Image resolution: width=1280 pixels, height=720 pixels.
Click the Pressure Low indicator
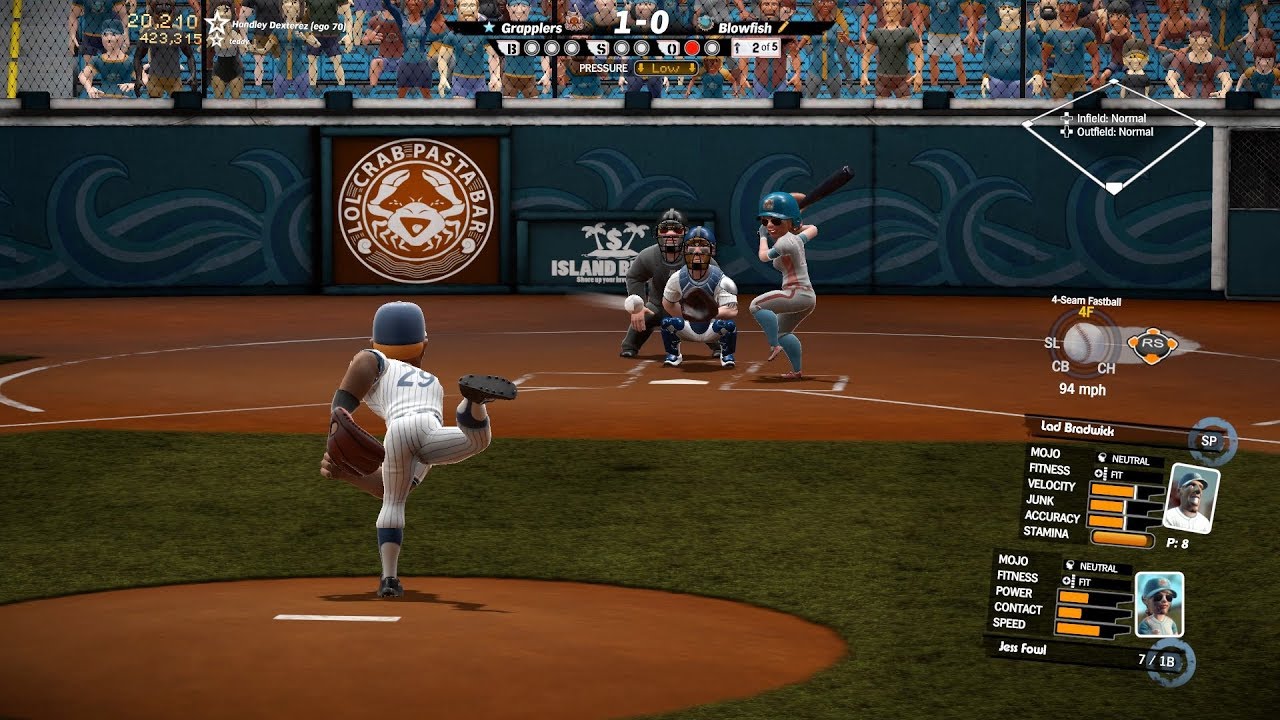click(665, 68)
